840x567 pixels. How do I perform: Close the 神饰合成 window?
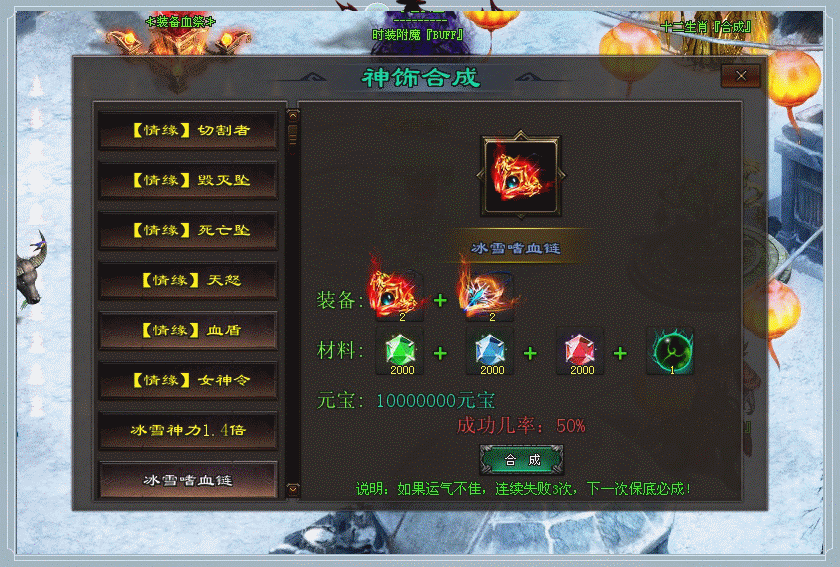(x=741, y=75)
